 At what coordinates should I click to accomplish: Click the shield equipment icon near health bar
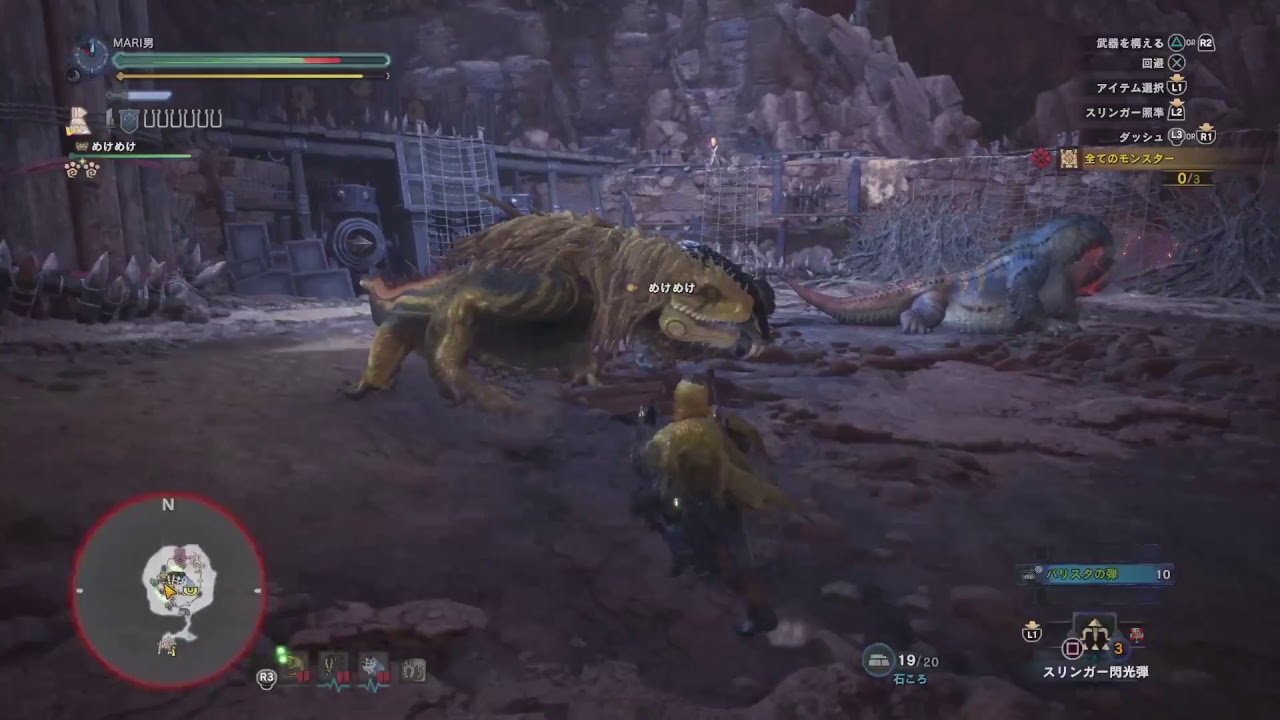click(x=128, y=121)
